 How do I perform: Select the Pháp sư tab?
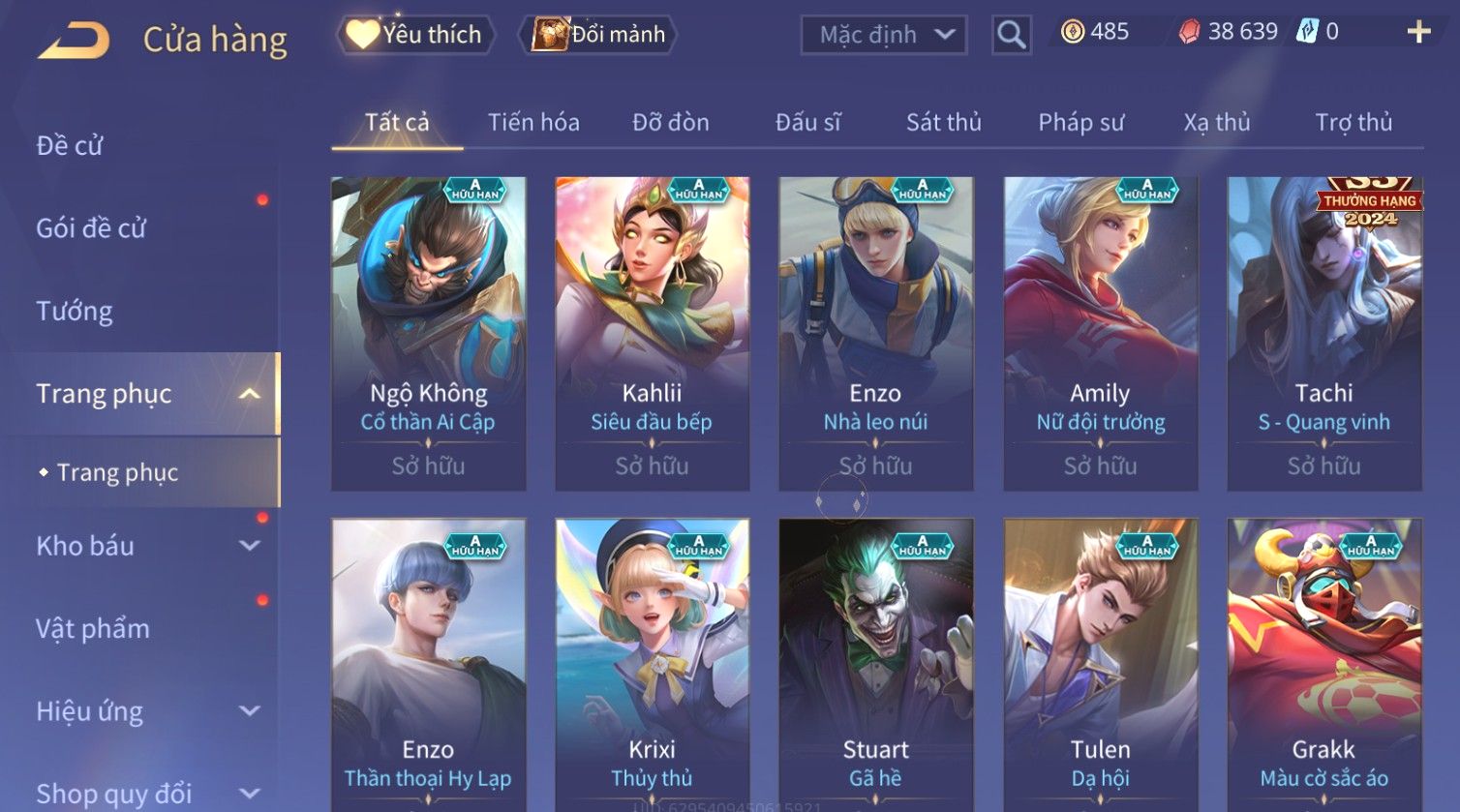point(1080,123)
